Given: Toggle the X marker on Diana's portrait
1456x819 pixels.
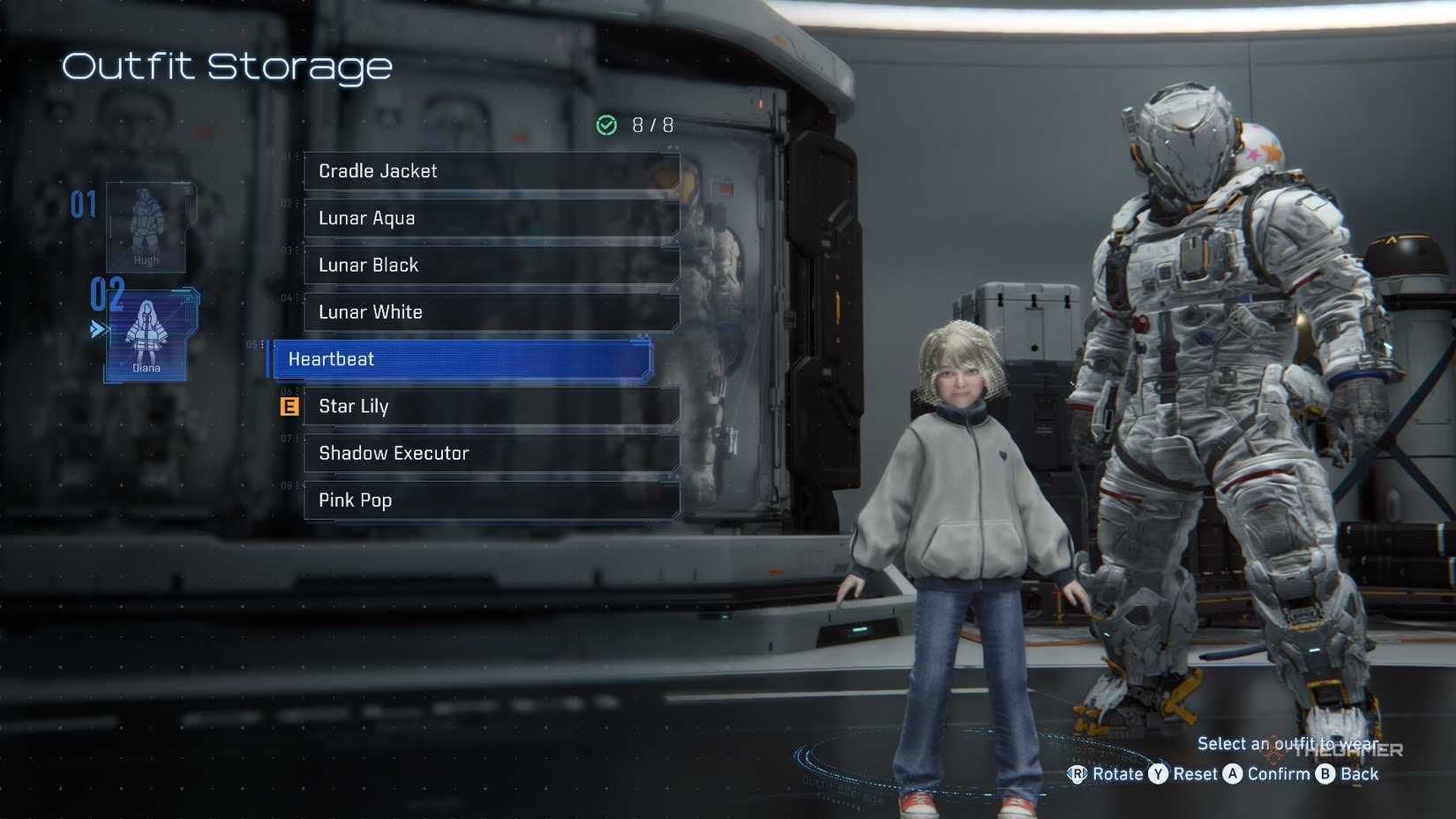Looking at the screenshot, I should click(187, 299).
